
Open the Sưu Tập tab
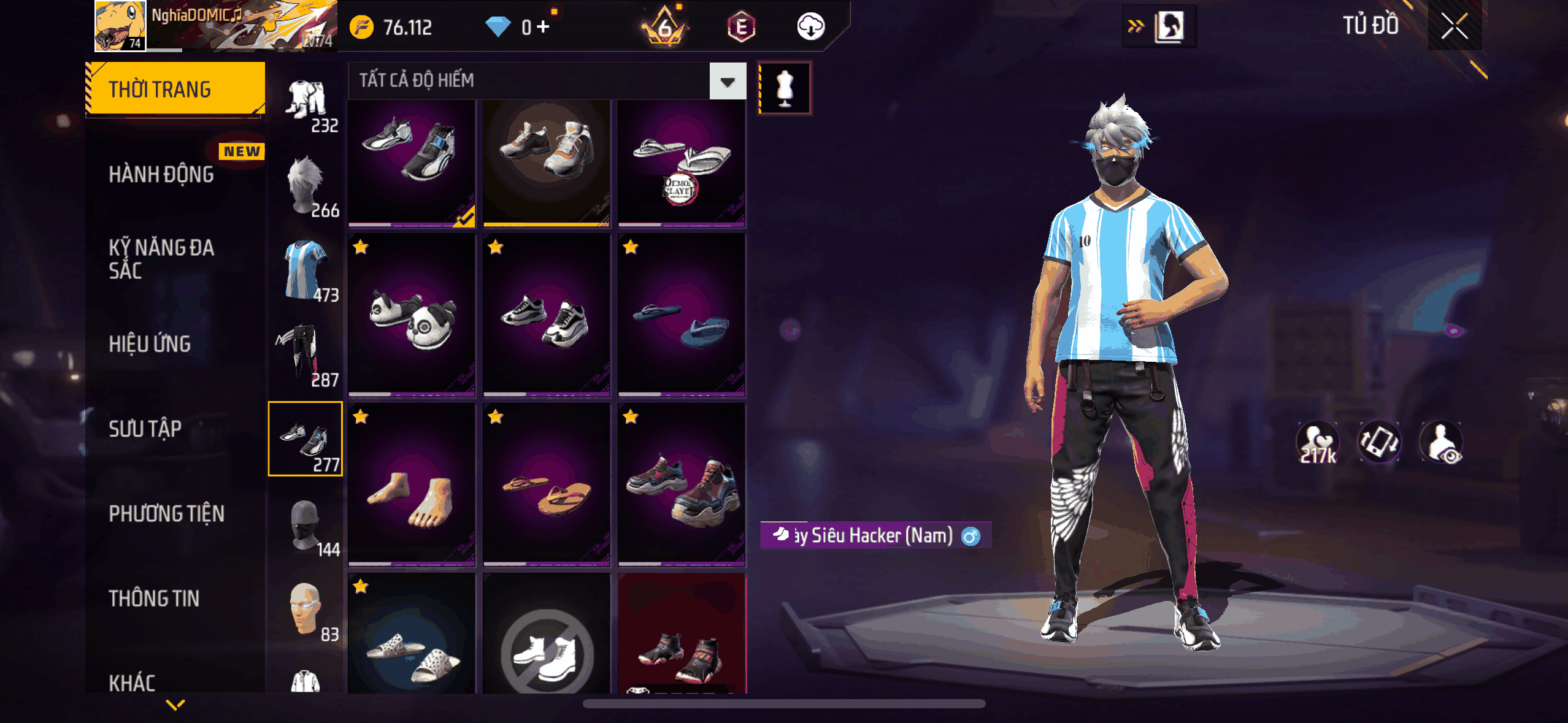pyautogui.click(x=145, y=429)
